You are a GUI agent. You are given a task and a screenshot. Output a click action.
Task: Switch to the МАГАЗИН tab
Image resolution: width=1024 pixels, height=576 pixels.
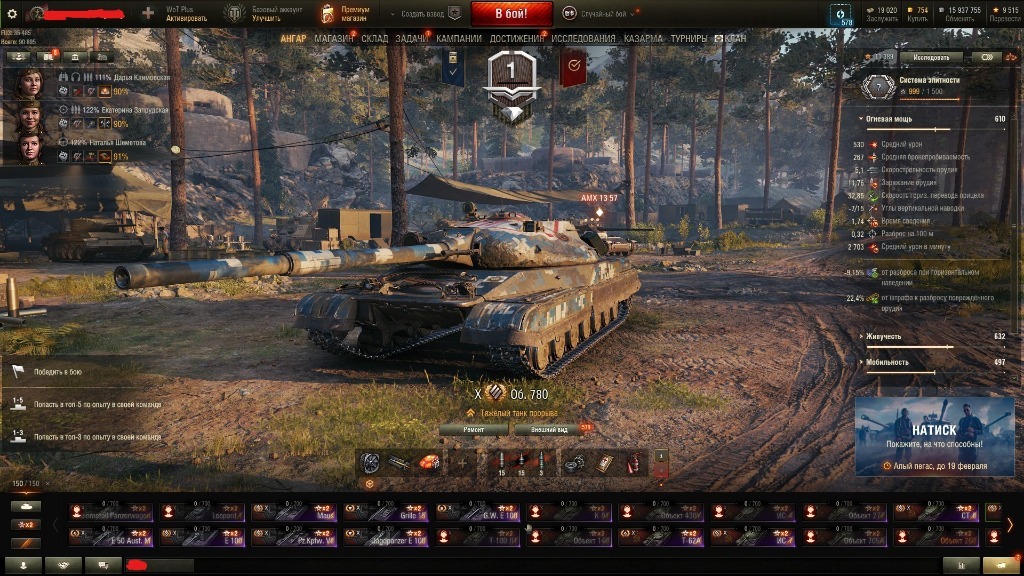click(333, 39)
